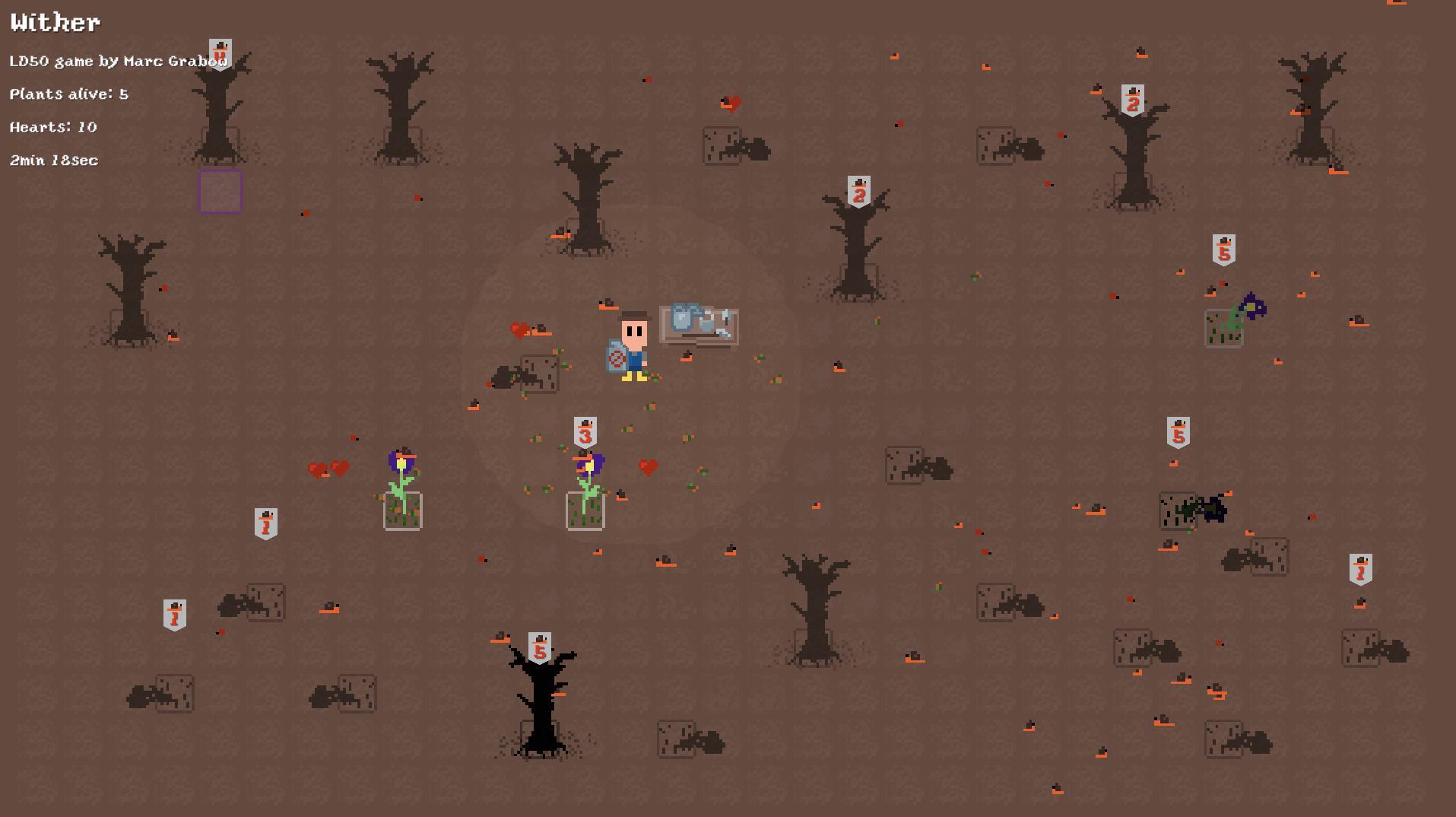Select the axe on the crafting table
The width and height of the screenshot is (1456, 817).
click(x=726, y=322)
